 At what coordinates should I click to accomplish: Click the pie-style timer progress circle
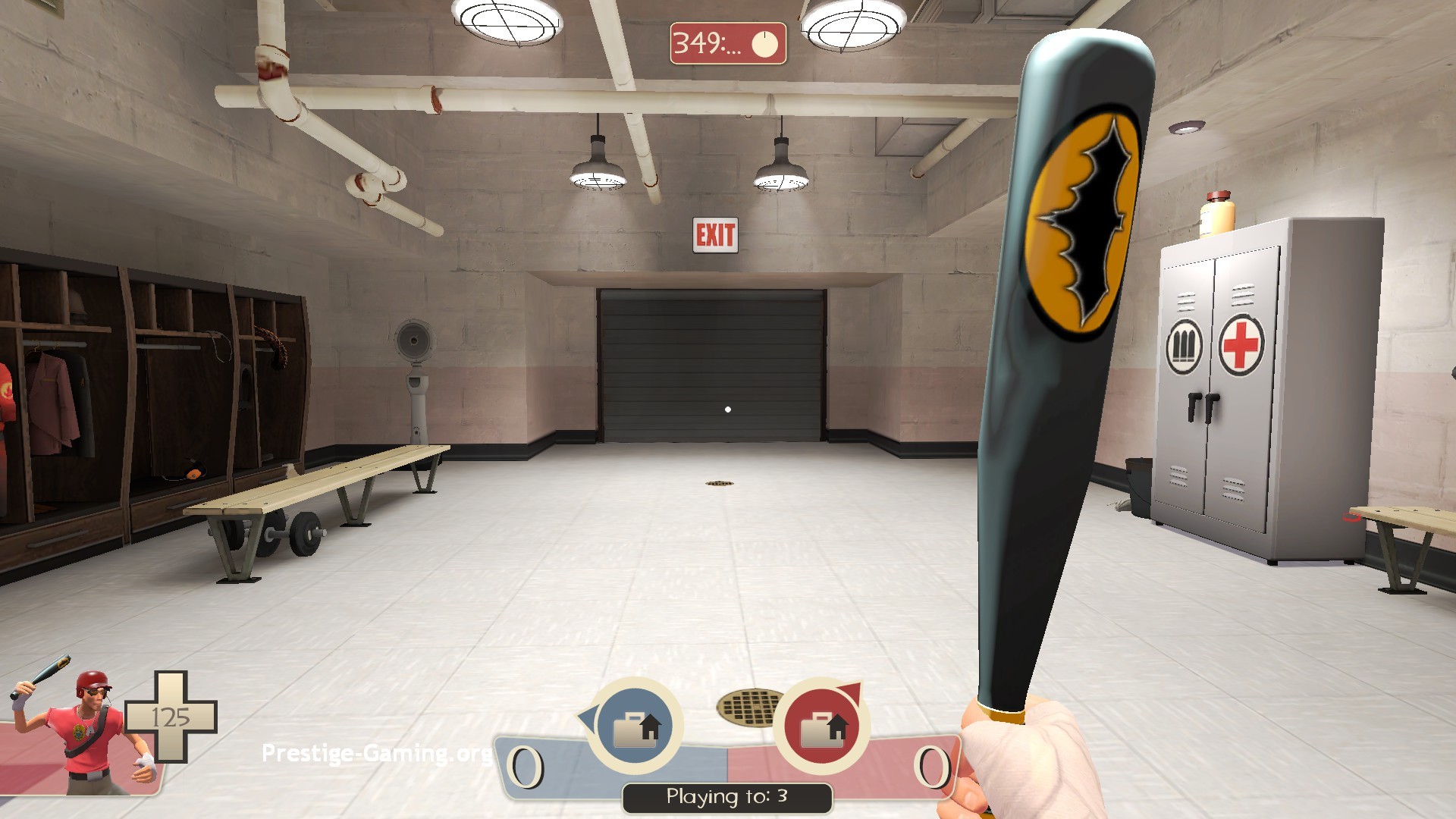point(764,42)
